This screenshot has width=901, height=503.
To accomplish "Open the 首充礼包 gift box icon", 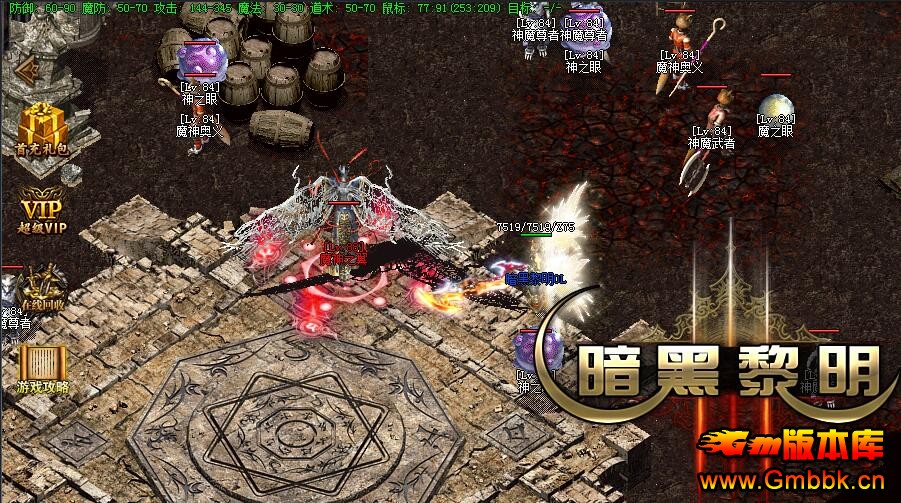I will (x=42, y=126).
